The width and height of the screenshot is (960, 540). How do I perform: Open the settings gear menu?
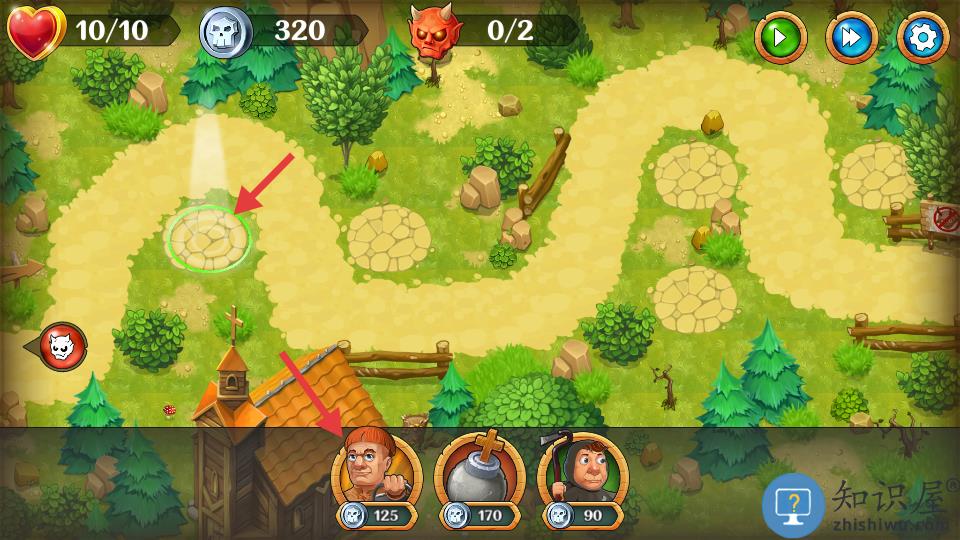coord(922,38)
